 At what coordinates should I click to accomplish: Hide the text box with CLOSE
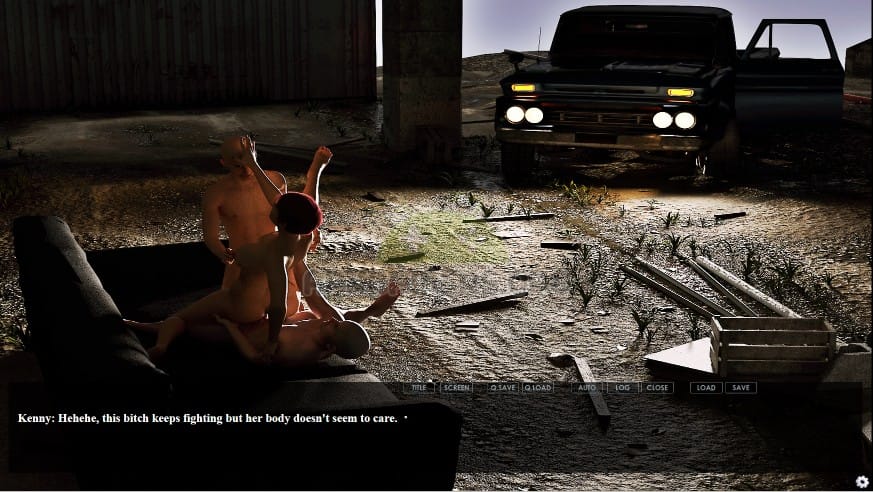coord(657,387)
